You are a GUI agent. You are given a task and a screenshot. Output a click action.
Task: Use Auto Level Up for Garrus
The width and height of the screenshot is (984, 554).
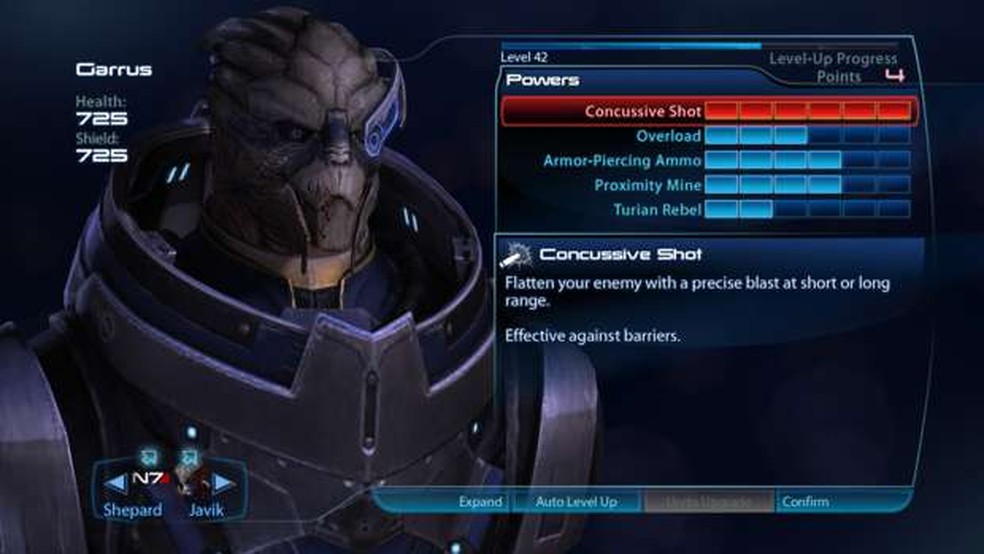[576, 501]
